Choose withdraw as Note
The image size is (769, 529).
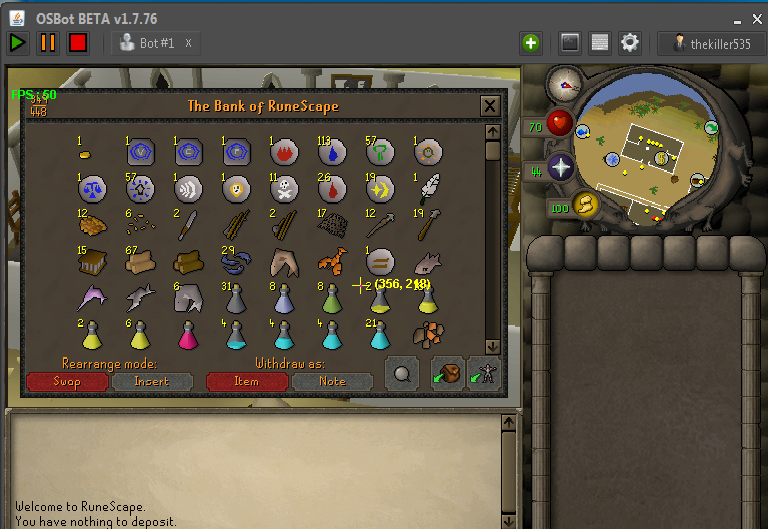(332, 381)
